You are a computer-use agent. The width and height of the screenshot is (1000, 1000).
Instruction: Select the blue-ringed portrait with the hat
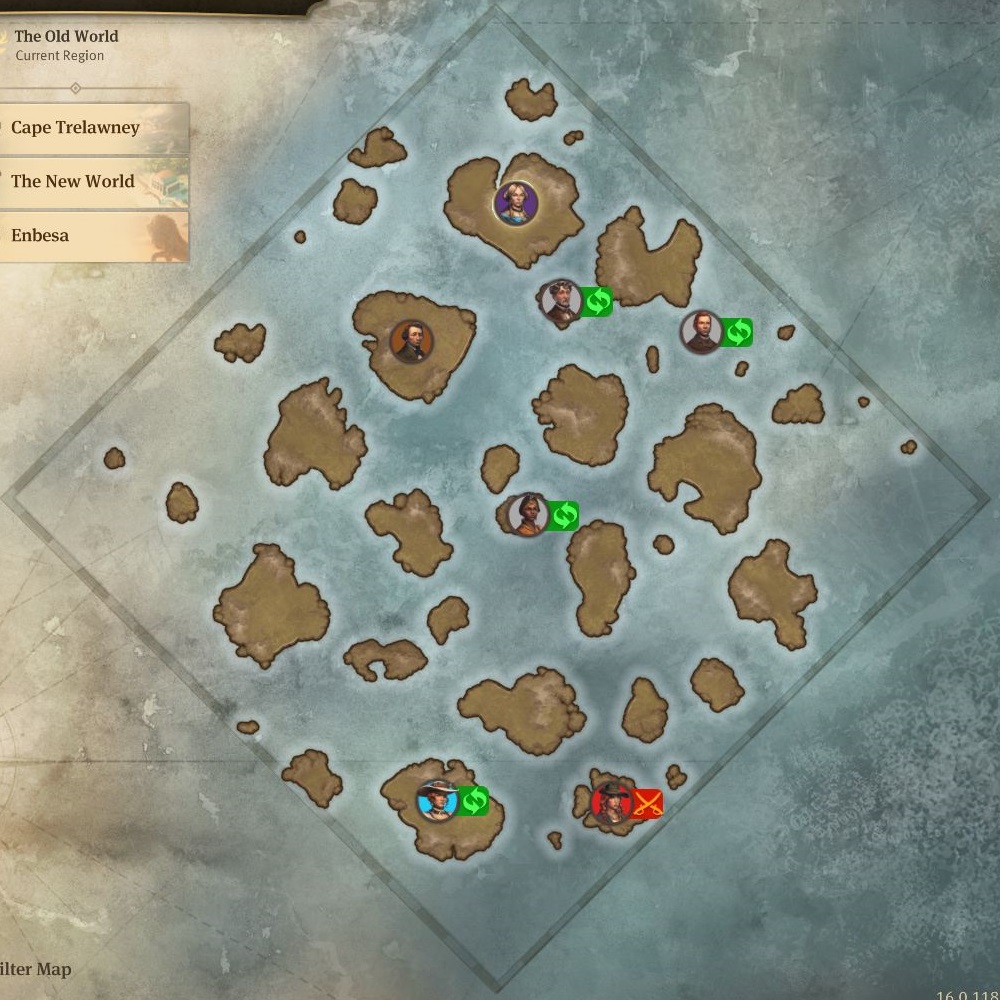click(437, 800)
